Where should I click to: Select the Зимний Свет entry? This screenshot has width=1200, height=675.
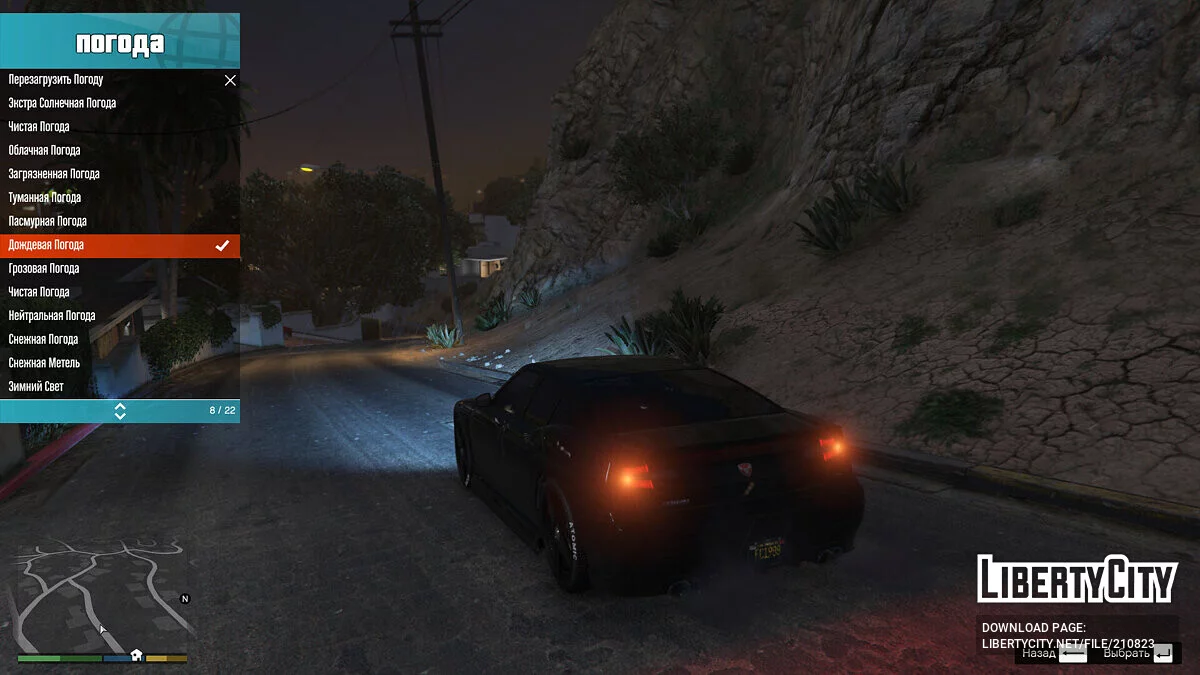36,386
